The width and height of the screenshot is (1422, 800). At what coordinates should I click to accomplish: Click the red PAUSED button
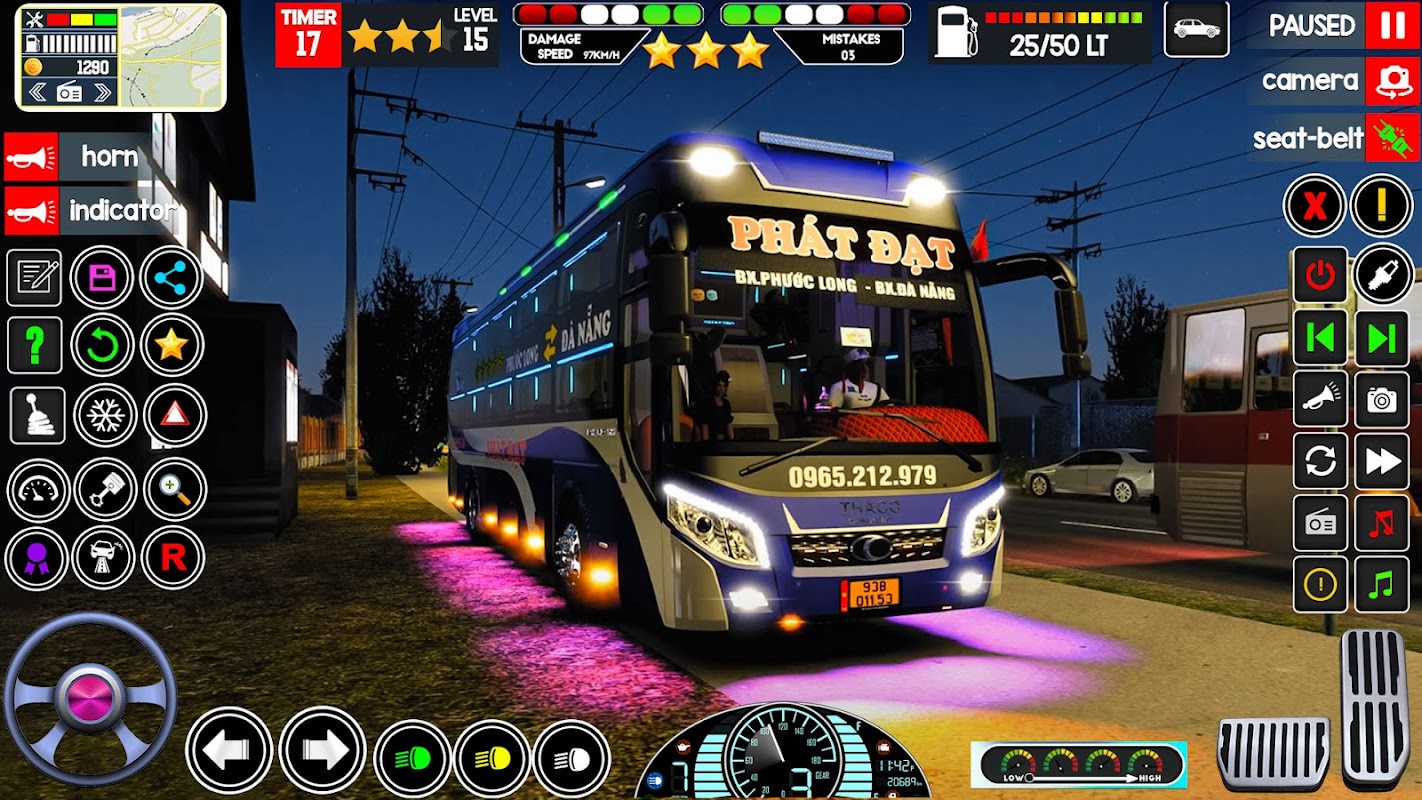pos(1392,26)
